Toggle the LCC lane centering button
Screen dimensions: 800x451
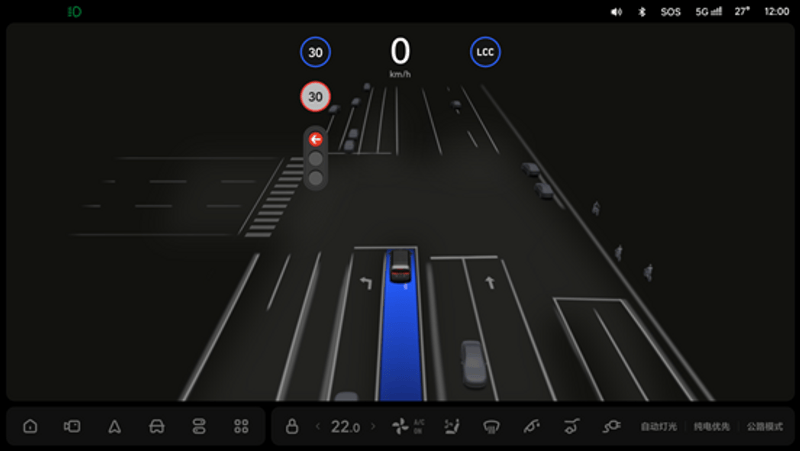[x=485, y=52]
